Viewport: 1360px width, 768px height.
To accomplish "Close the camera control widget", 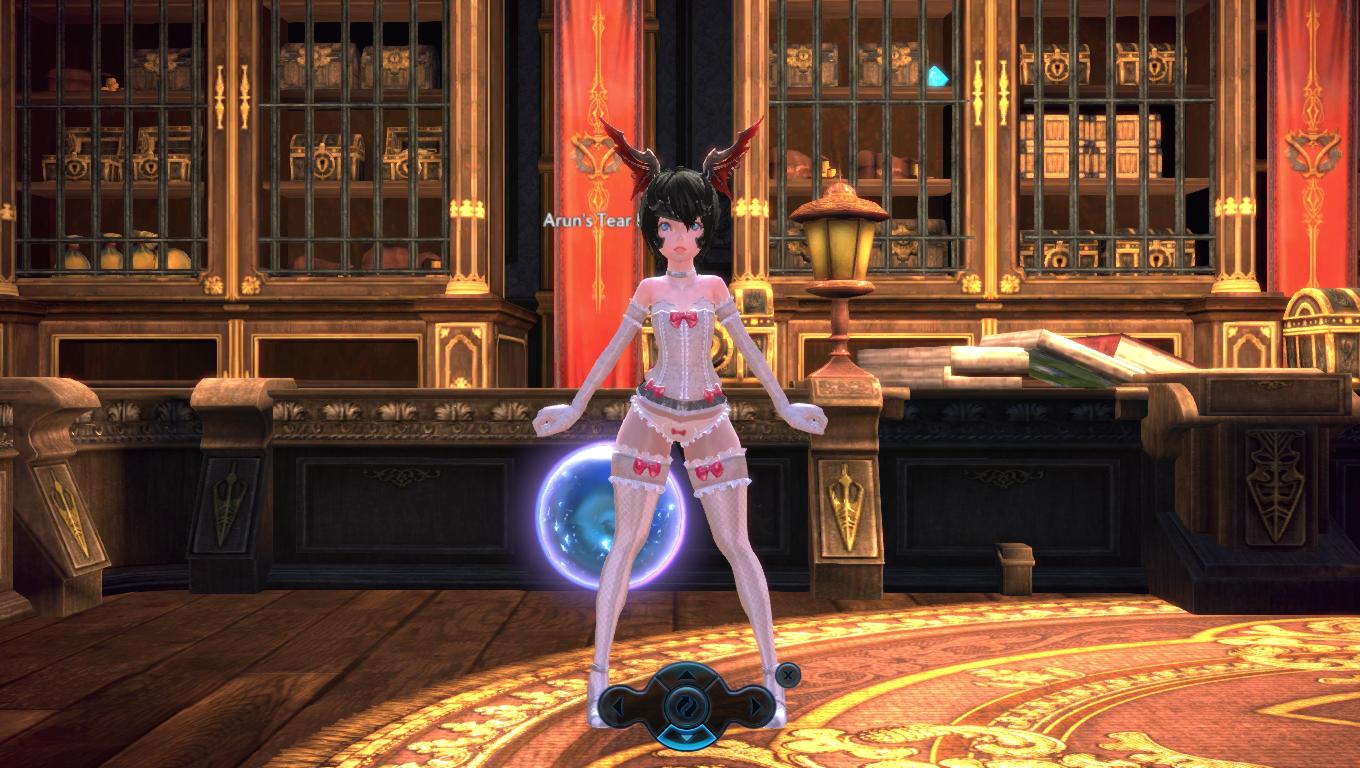I will point(788,675).
